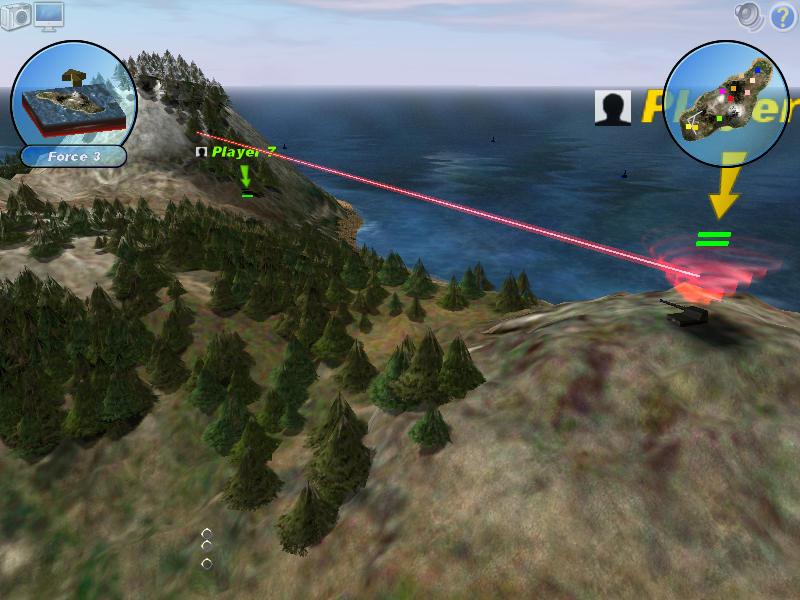The width and height of the screenshot is (800, 600).
Task: Click the green player marker on the minimap
Action: click(719, 118)
